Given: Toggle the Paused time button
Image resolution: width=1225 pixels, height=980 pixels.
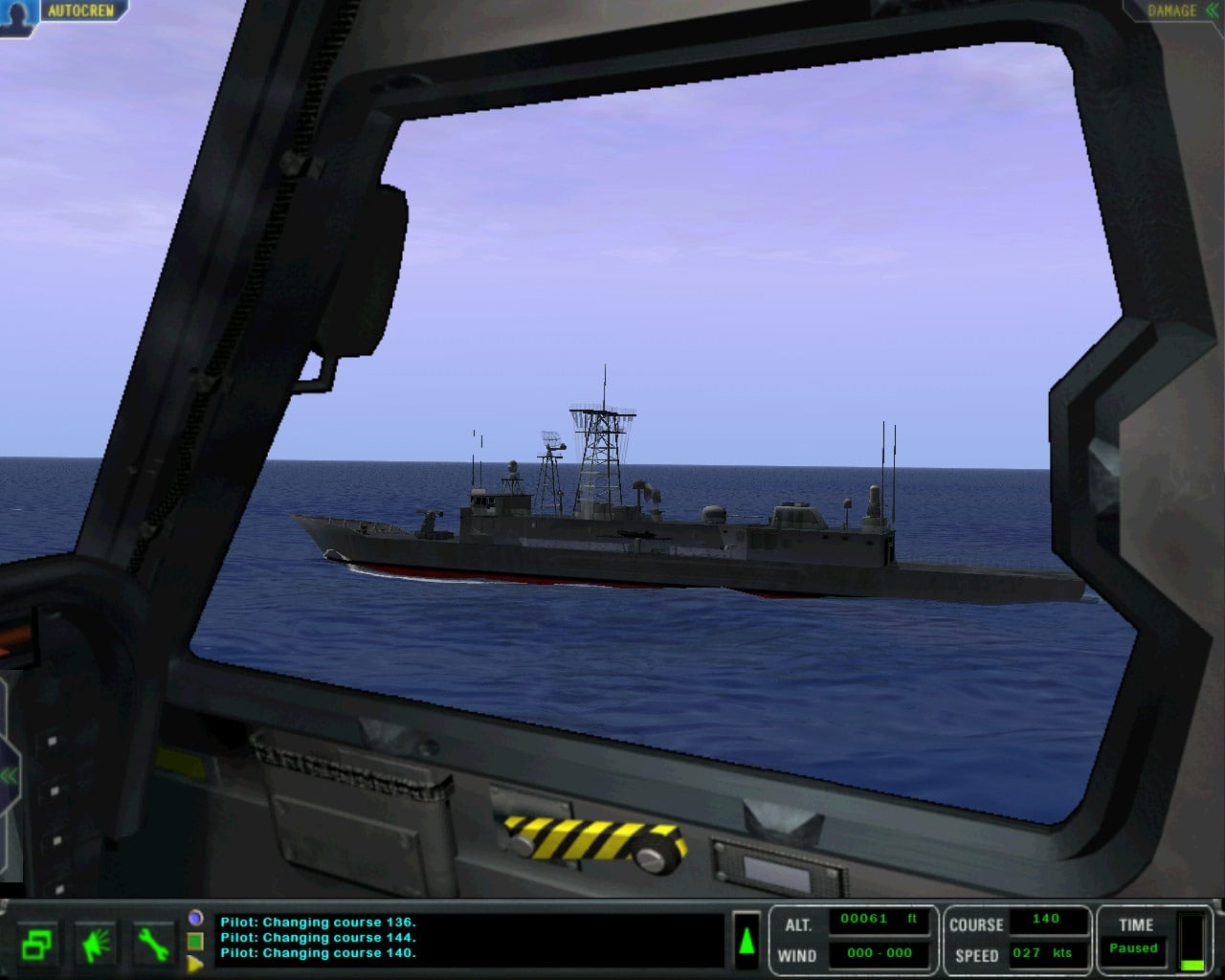Looking at the screenshot, I should pos(1134,948).
